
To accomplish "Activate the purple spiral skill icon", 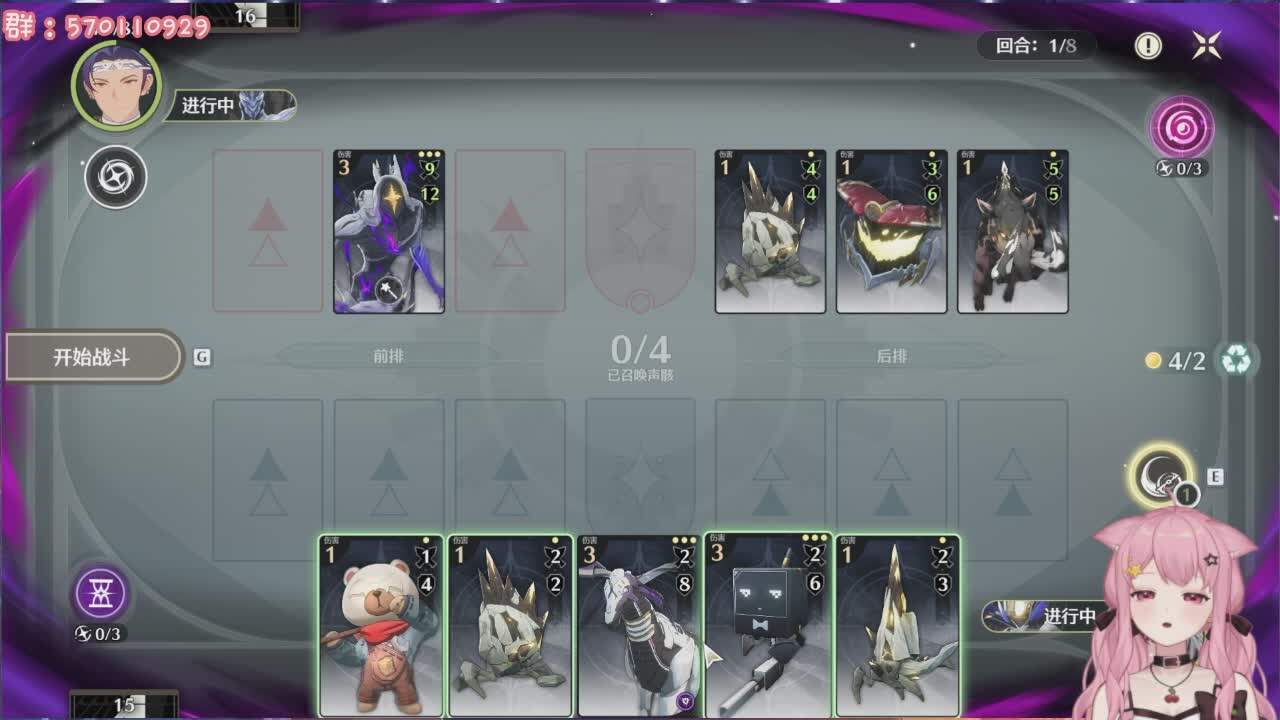I will tap(1182, 127).
